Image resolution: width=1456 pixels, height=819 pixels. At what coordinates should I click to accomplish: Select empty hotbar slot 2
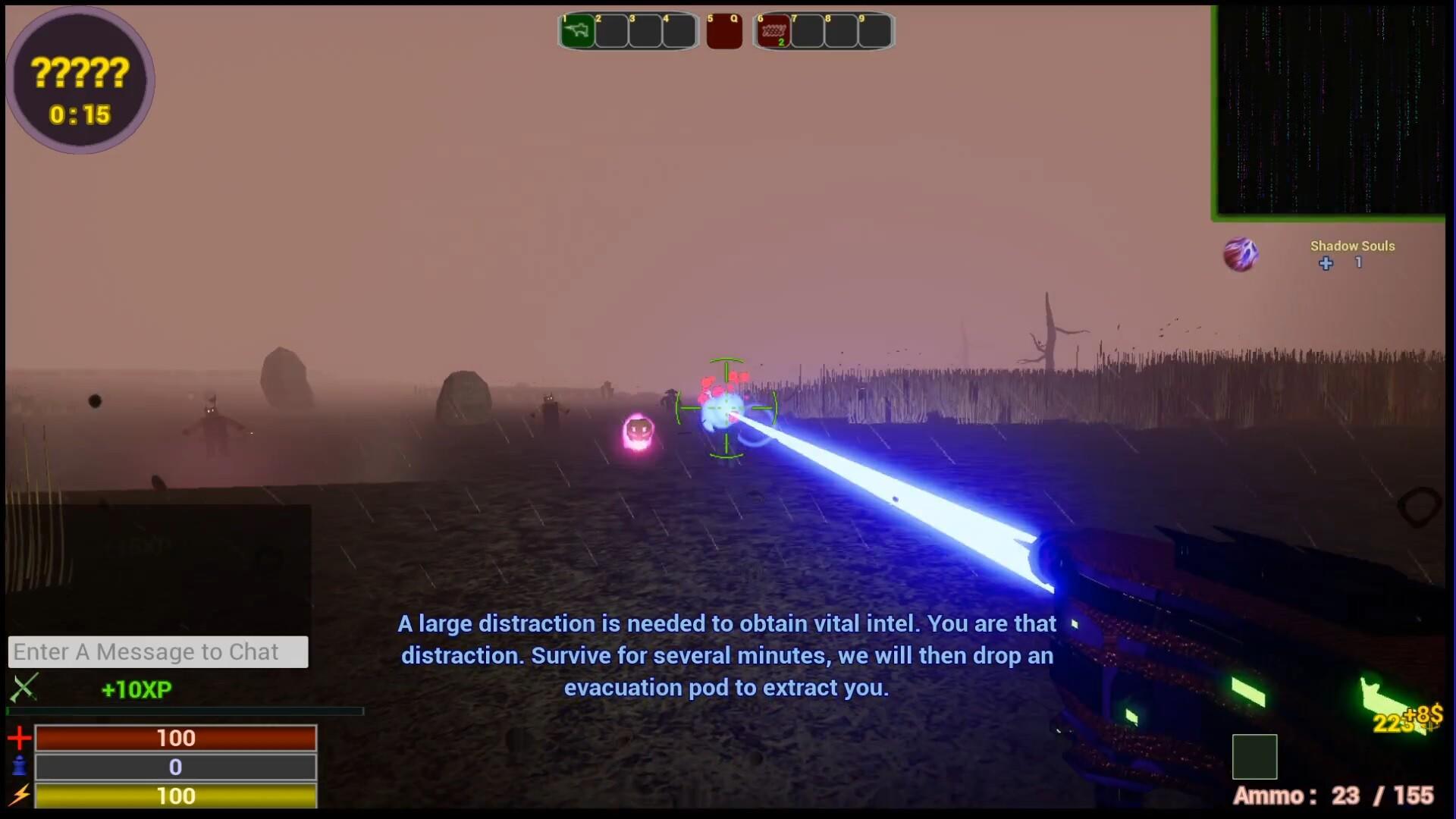[610, 31]
